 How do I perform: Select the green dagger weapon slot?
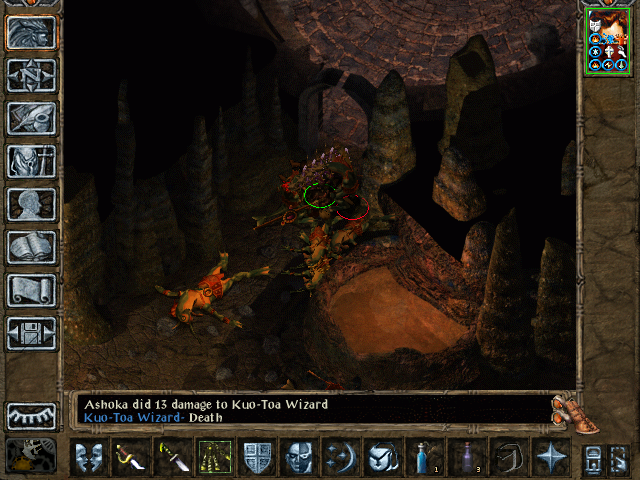click(x=174, y=458)
